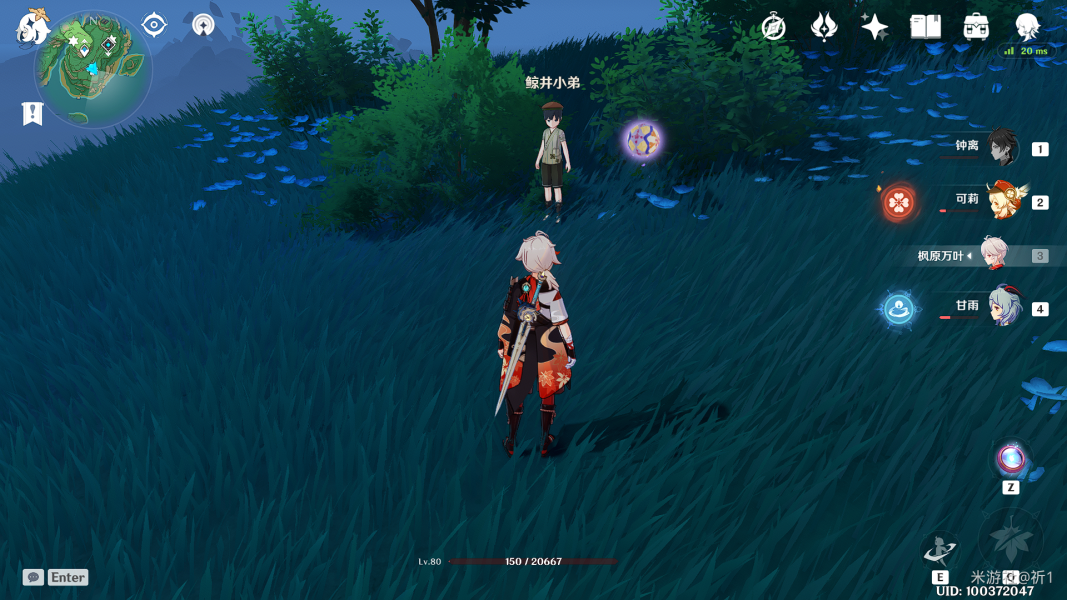Open the Paimon menu icon
Image resolution: width=1067 pixels, height=600 pixels.
(32, 27)
